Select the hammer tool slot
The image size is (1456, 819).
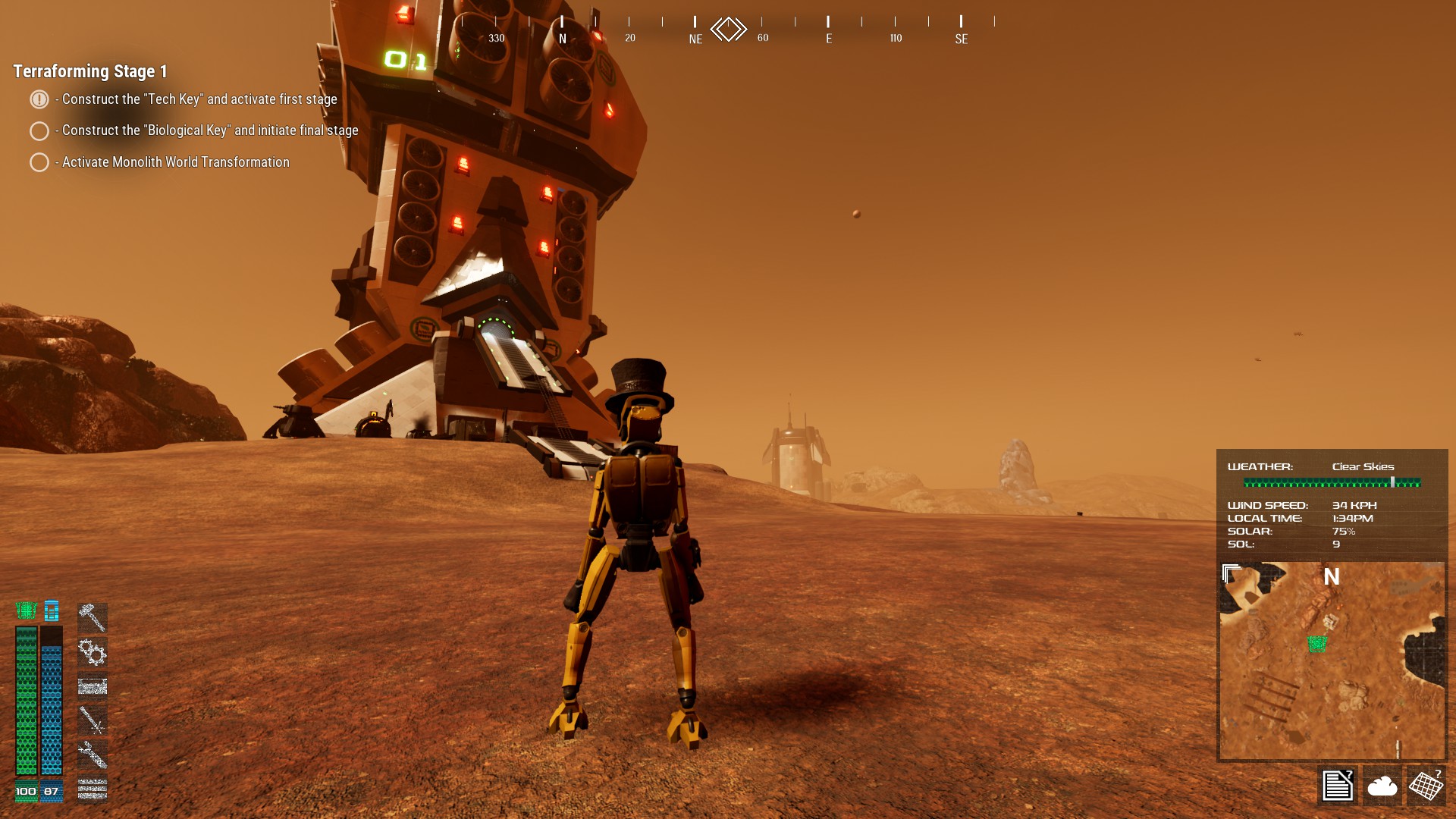pos(93,617)
